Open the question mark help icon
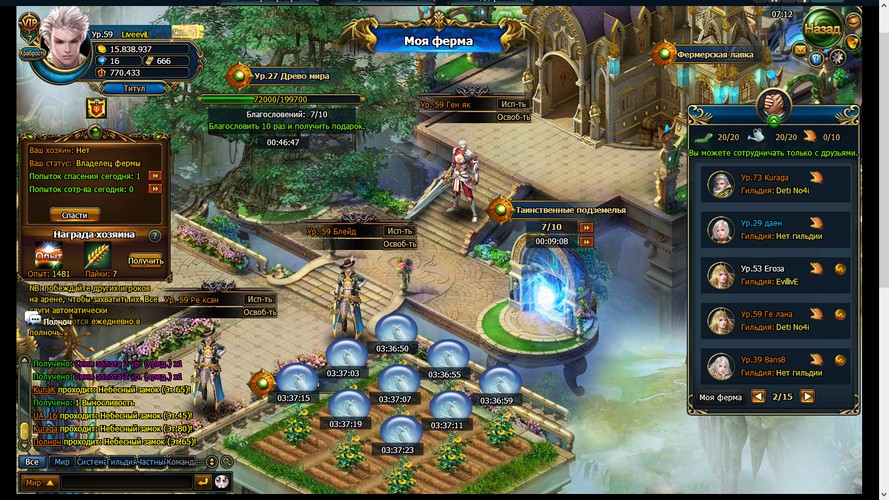 click(x=818, y=59)
